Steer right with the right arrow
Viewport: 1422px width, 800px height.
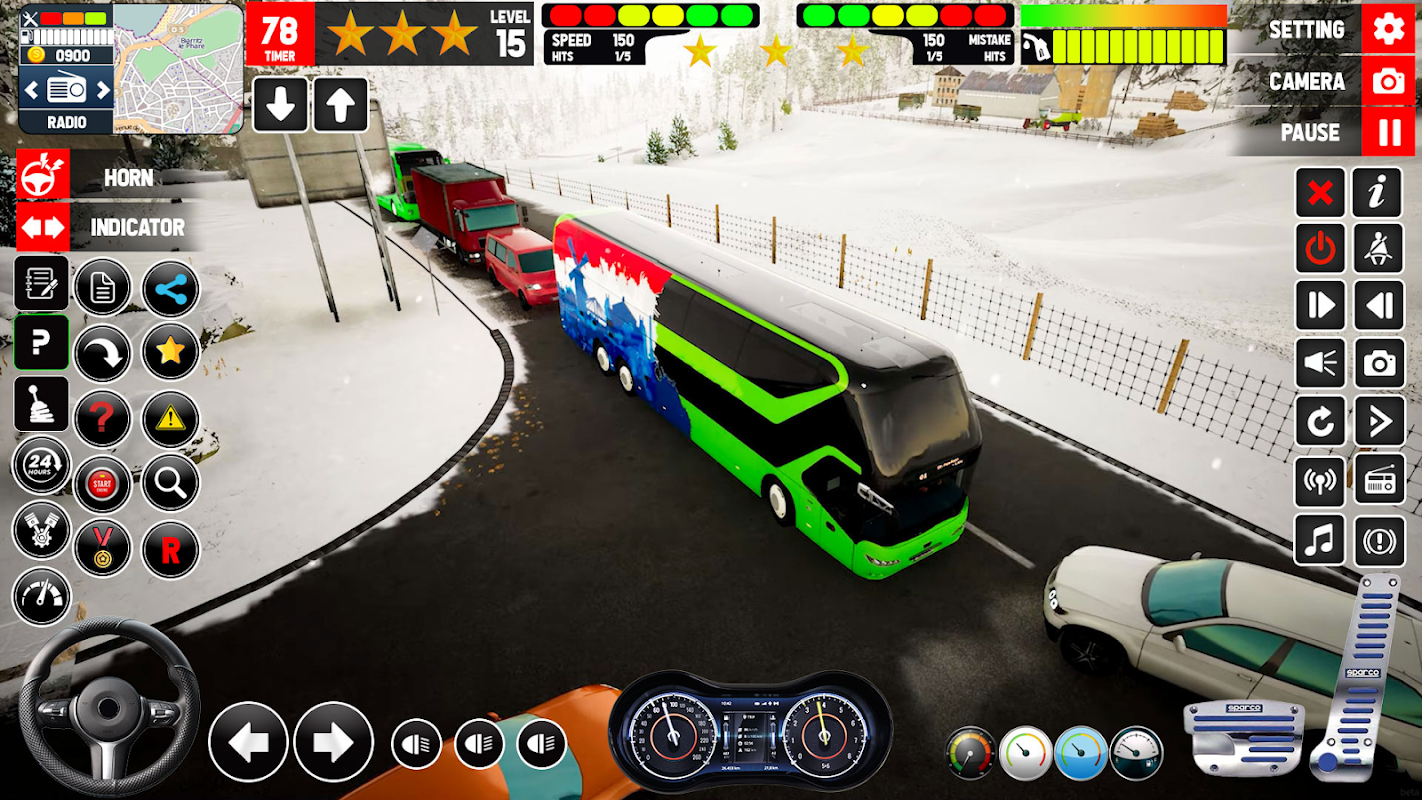333,742
